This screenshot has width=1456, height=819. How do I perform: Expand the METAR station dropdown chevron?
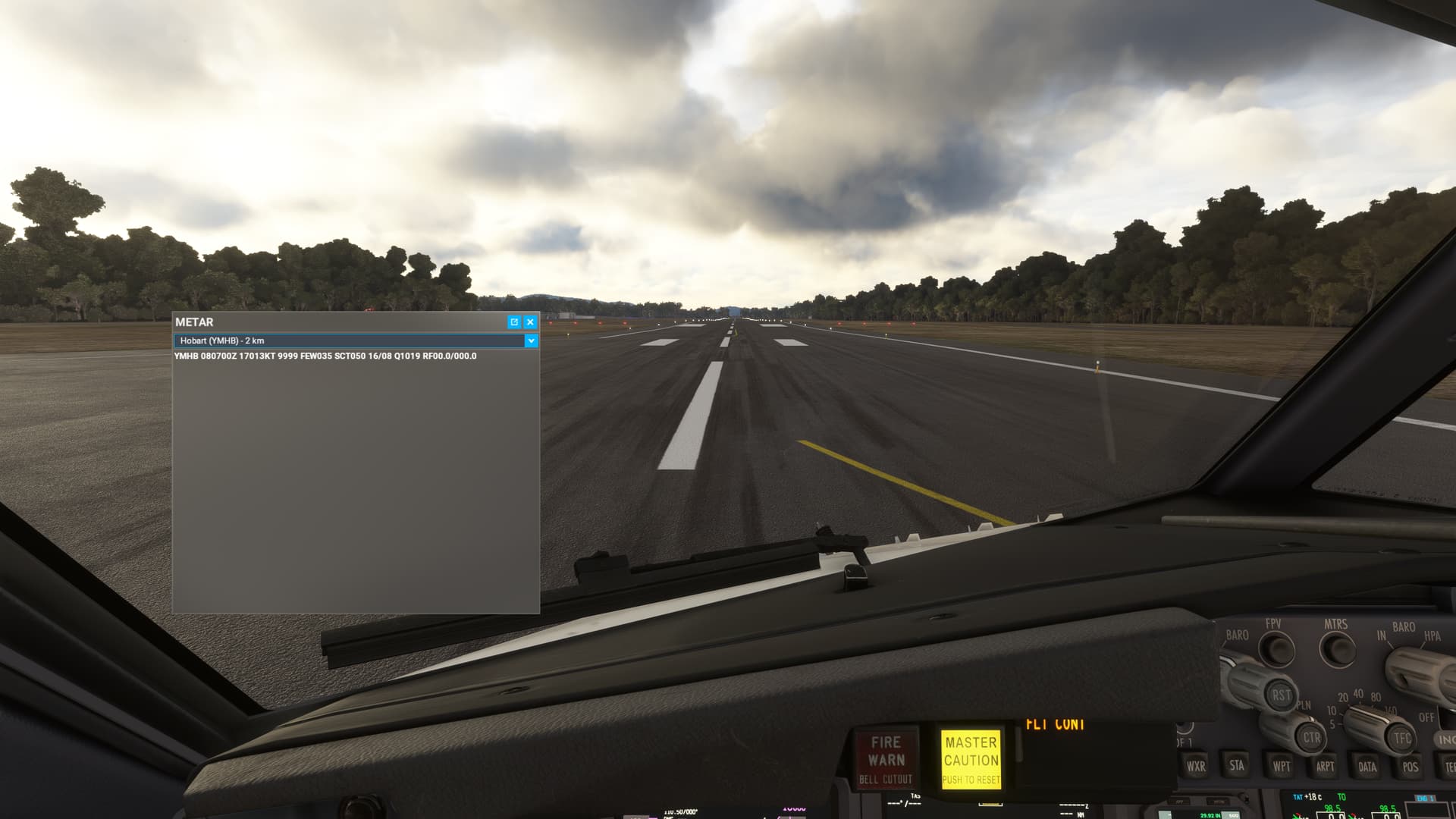point(532,341)
